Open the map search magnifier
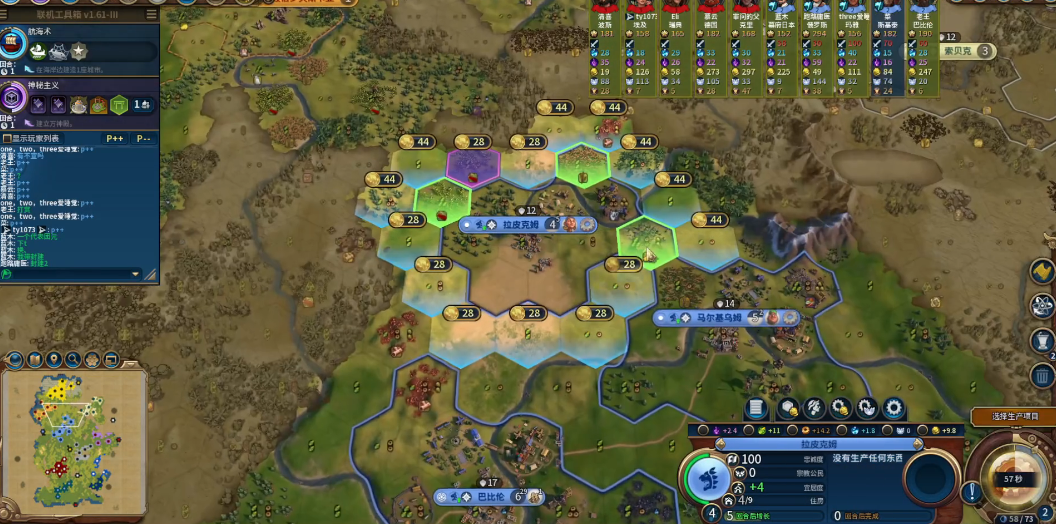The width and height of the screenshot is (1056, 524). click(74, 359)
